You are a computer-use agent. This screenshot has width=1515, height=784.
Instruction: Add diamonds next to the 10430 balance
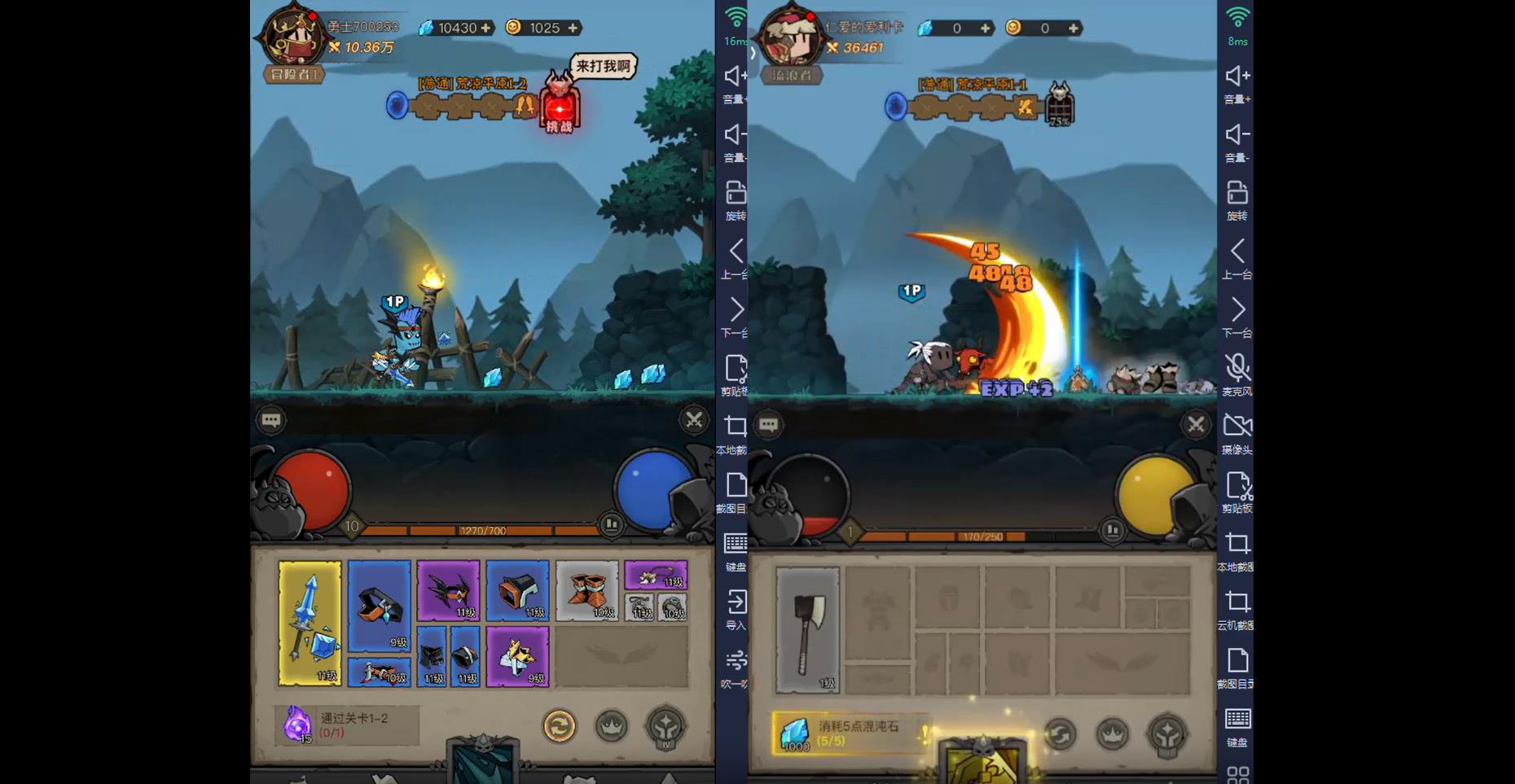point(486,28)
